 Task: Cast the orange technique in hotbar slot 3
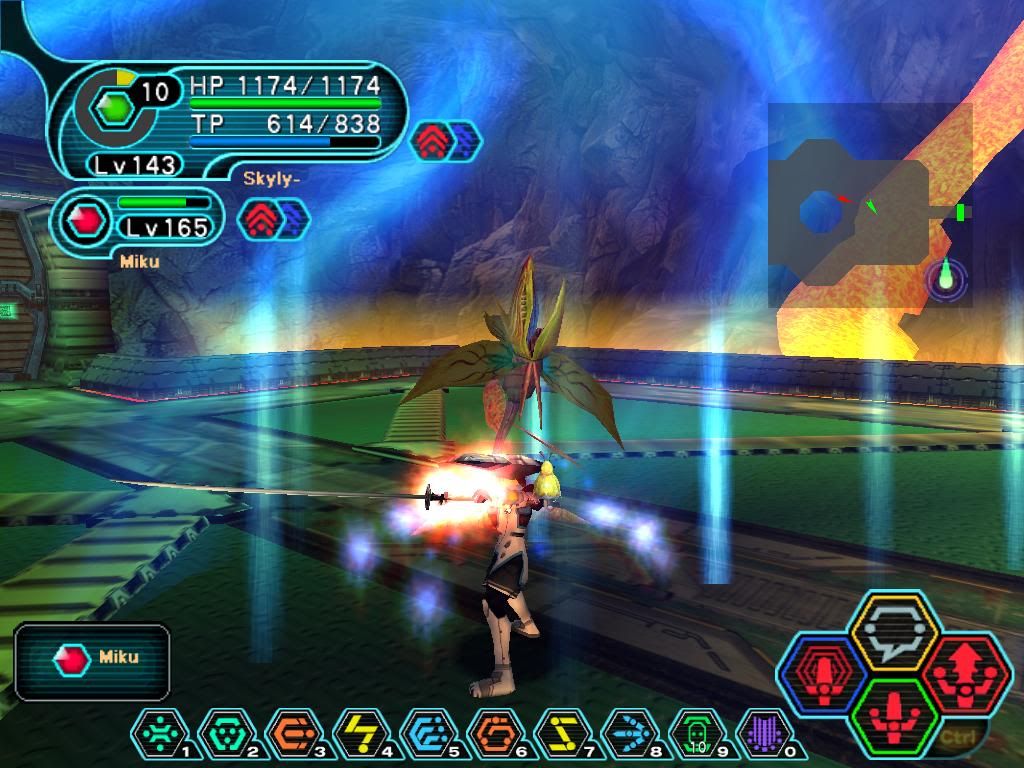tap(289, 735)
